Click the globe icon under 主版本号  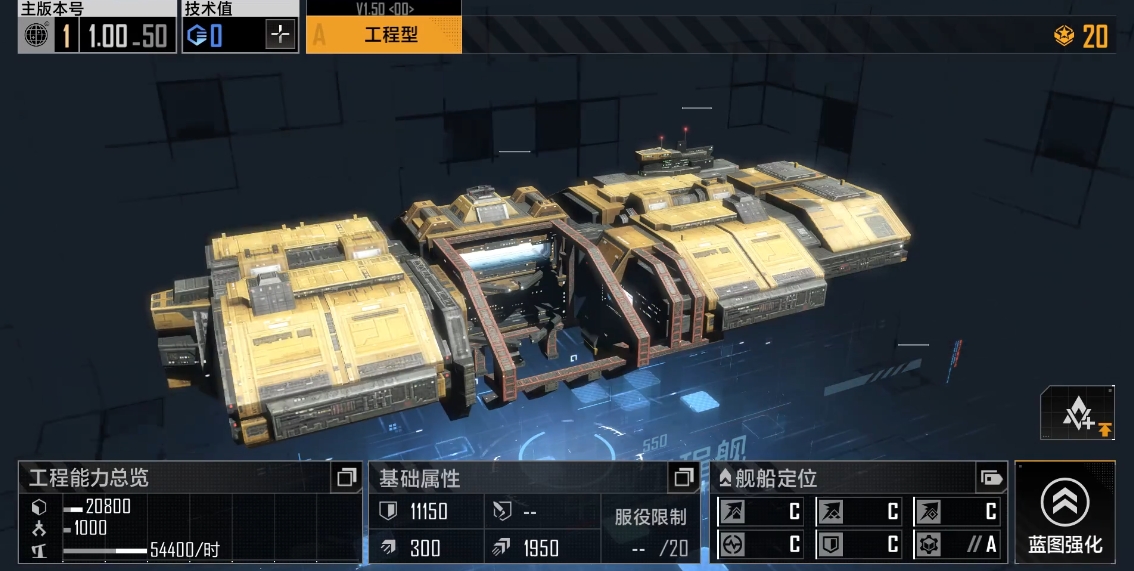(x=37, y=36)
